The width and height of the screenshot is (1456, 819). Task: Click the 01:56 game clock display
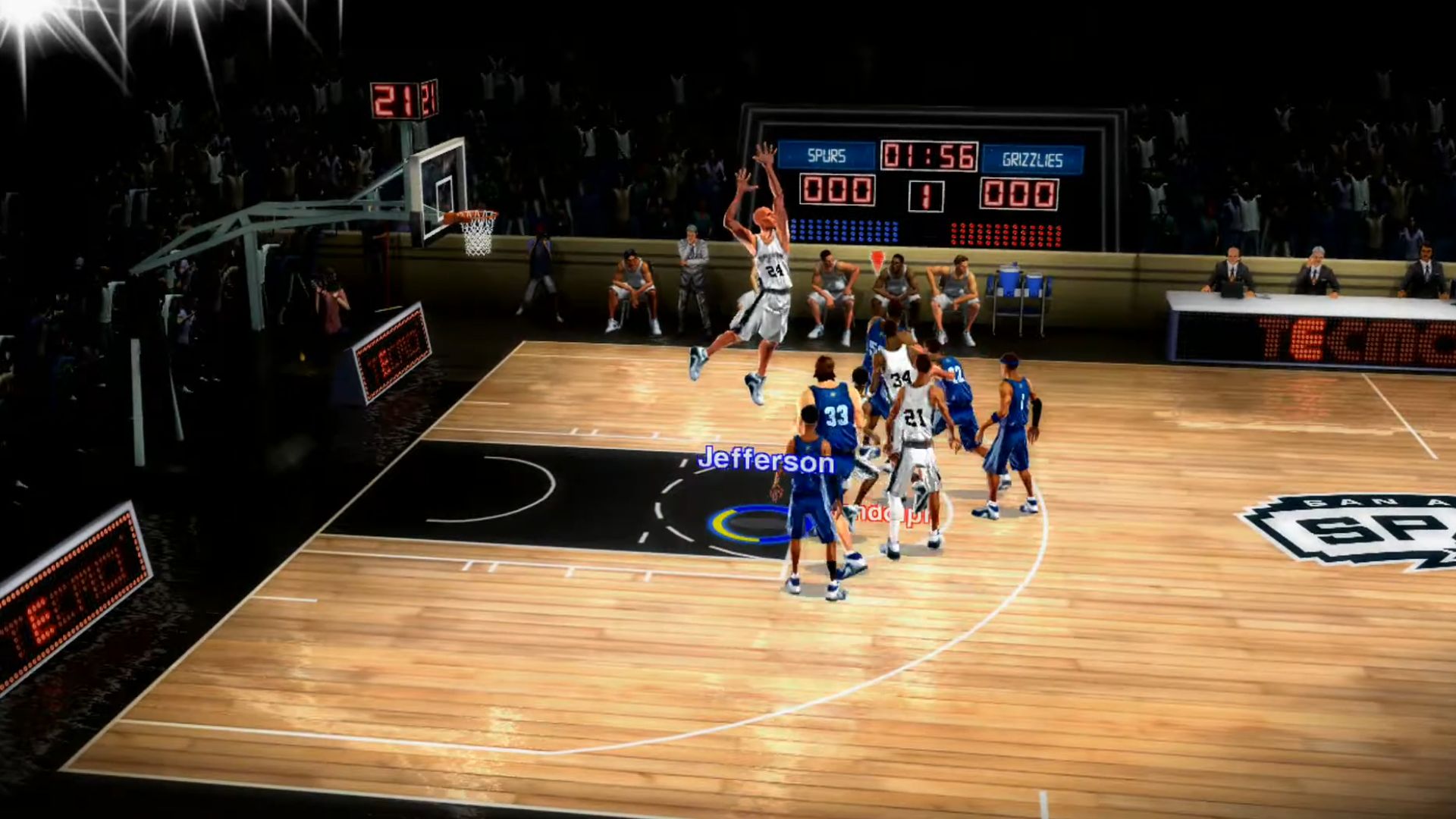pos(931,155)
